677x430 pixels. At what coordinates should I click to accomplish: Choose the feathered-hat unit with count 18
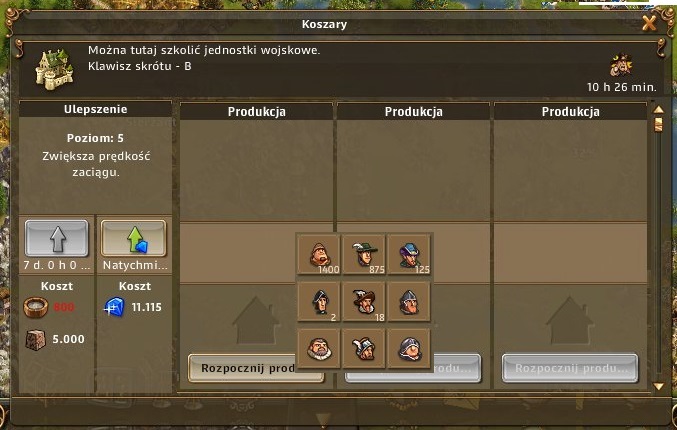(364, 300)
